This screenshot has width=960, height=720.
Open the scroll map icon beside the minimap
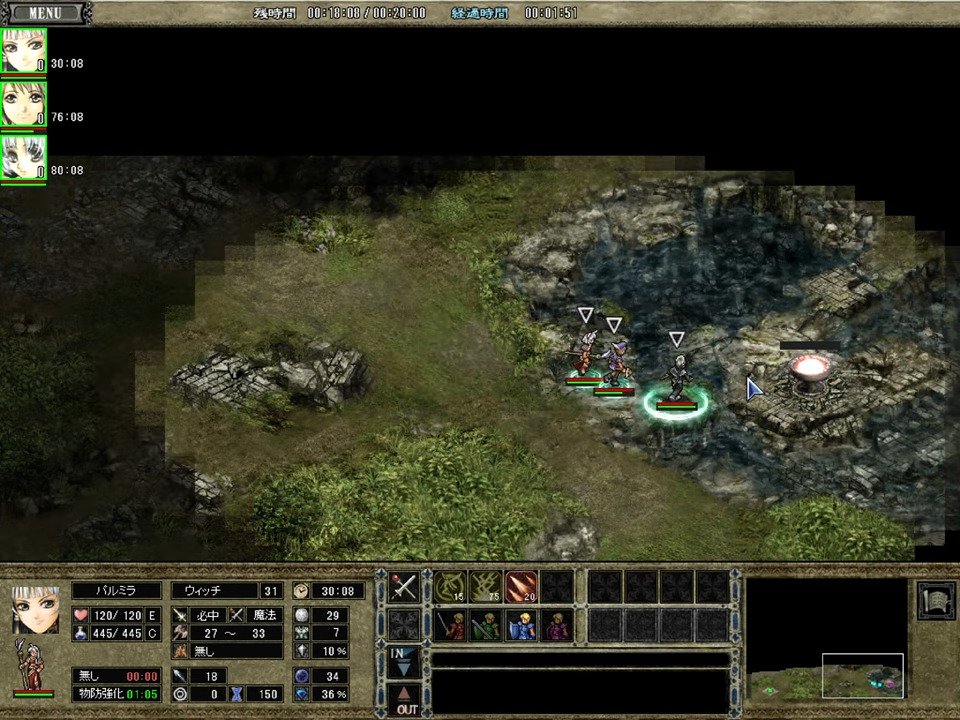(935, 599)
